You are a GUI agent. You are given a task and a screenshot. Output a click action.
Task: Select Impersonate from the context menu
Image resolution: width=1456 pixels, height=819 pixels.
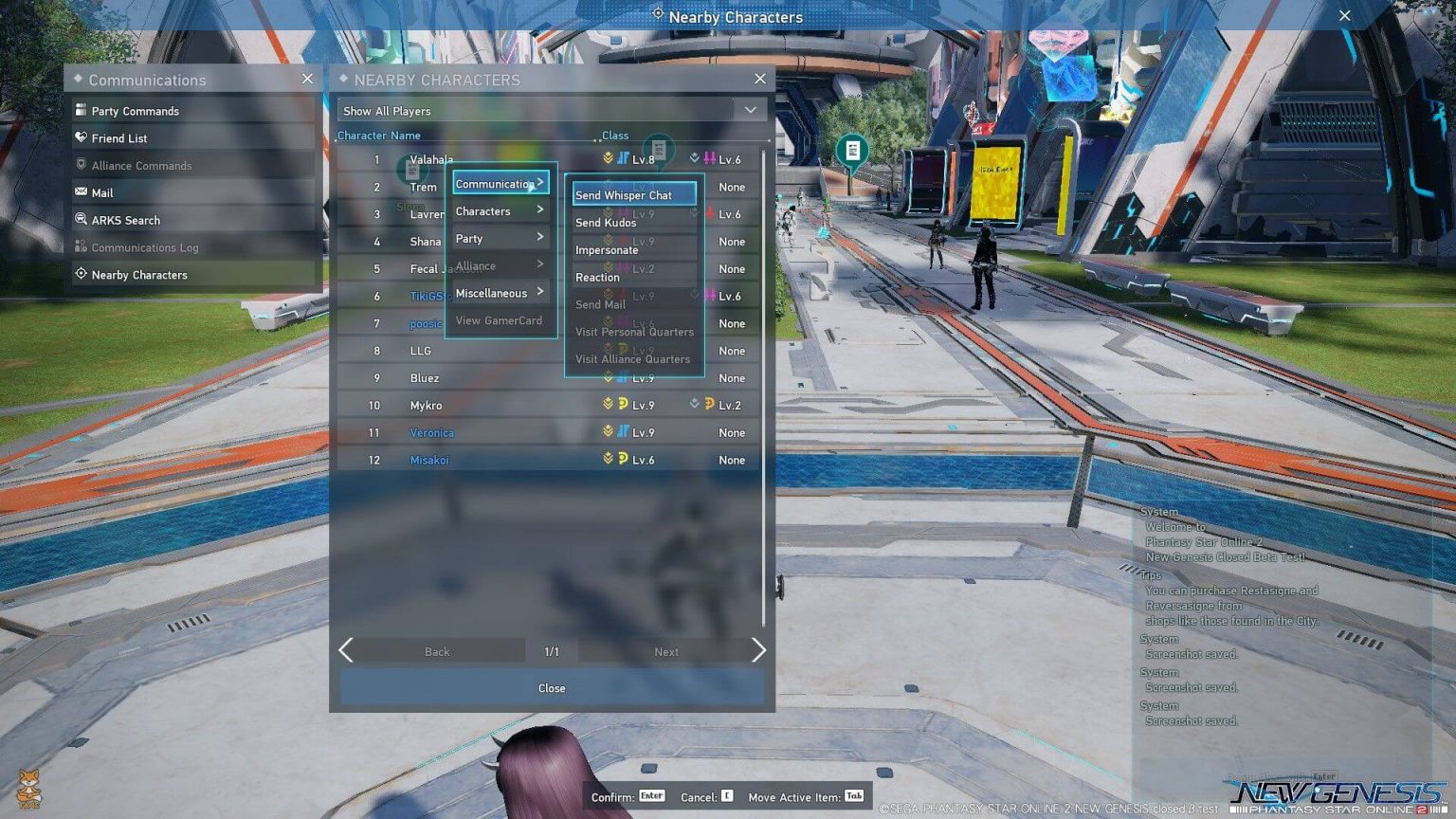pyautogui.click(x=607, y=249)
